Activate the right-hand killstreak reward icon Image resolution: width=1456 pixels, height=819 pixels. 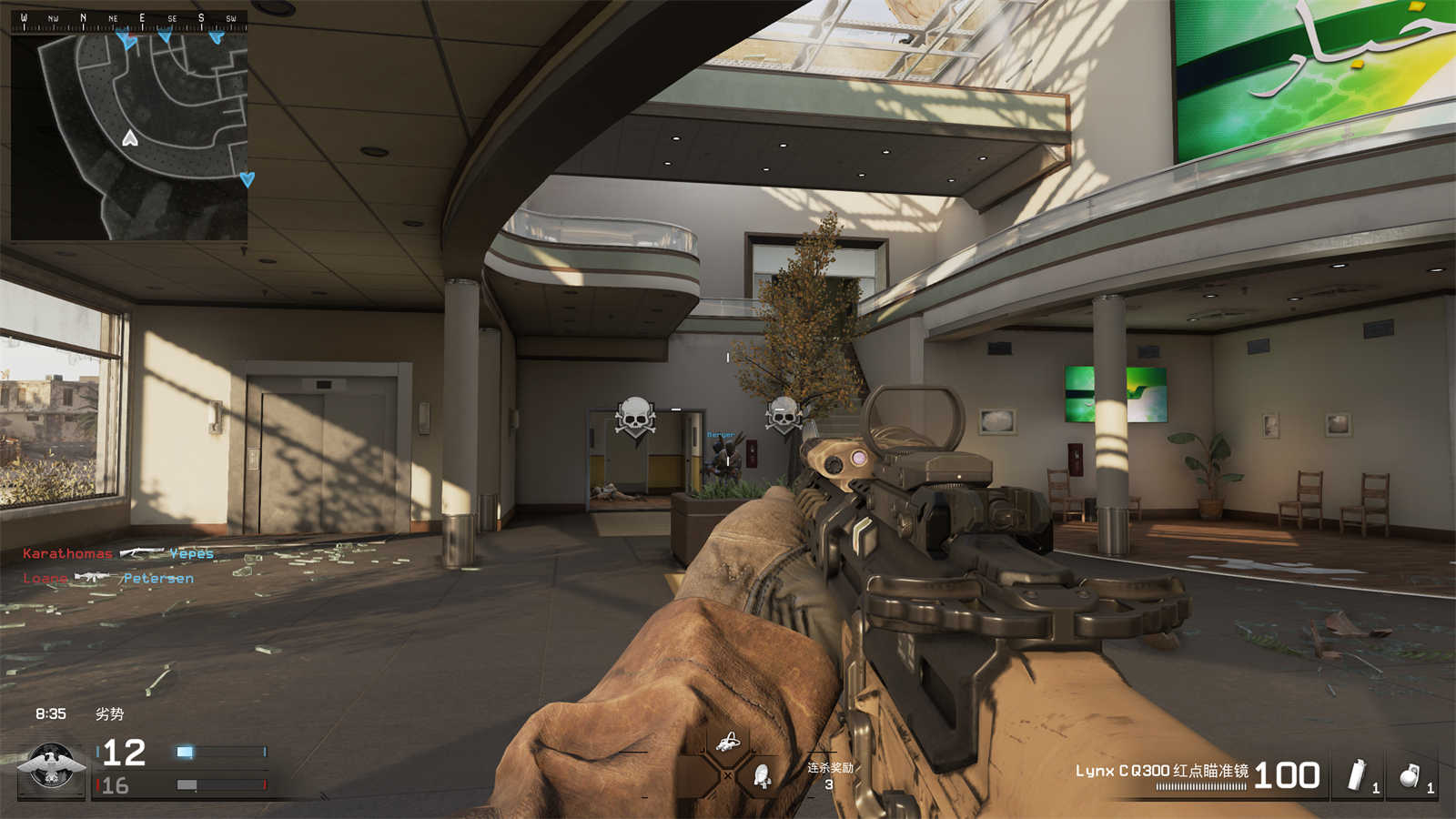(762, 775)
